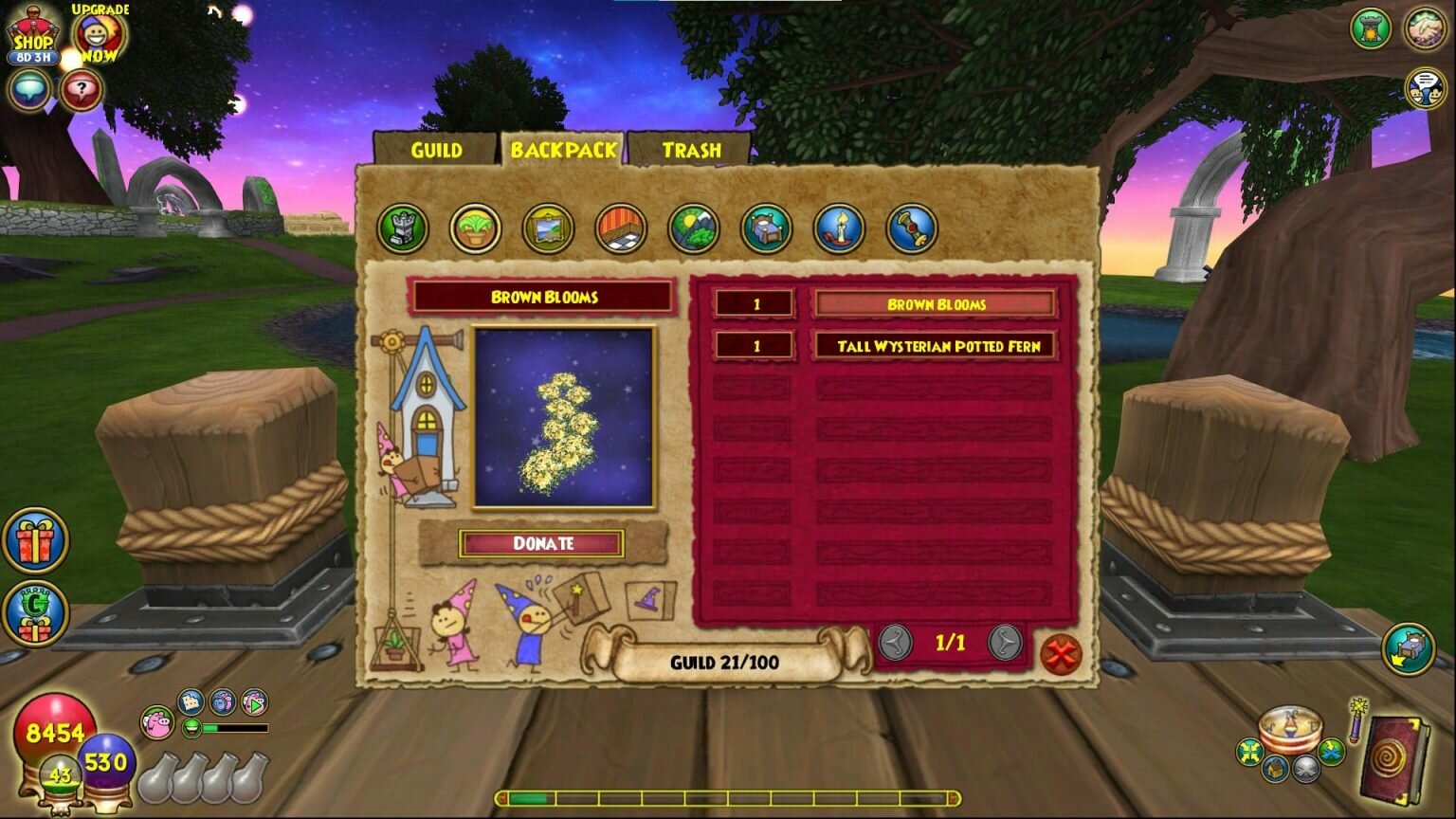This screenshot has width=1456, height=819.
Task: Switch to the Trash tab
Action: [692, 150]
